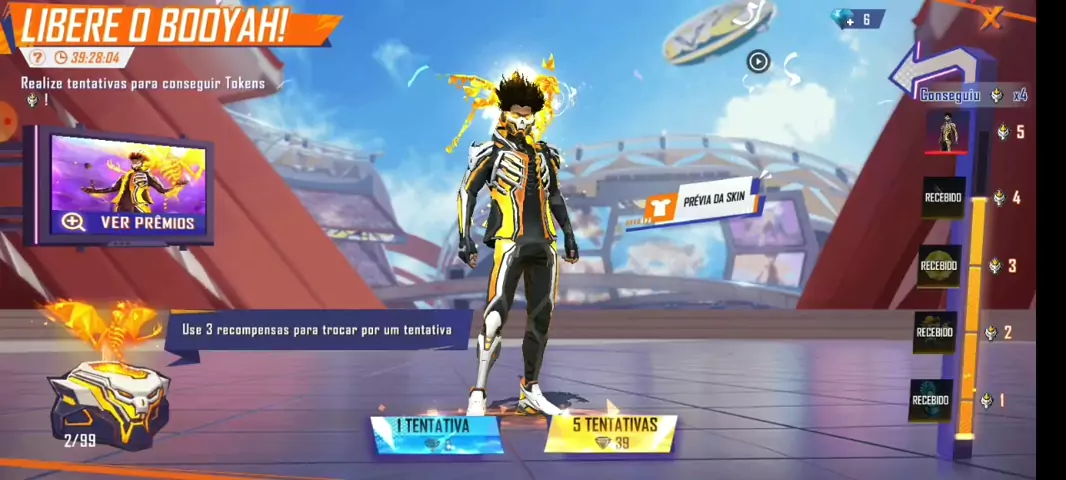Select the 2-token Recebido reward tile
The height and width of the screenshot is (480, 1066).
click(935, 332)
